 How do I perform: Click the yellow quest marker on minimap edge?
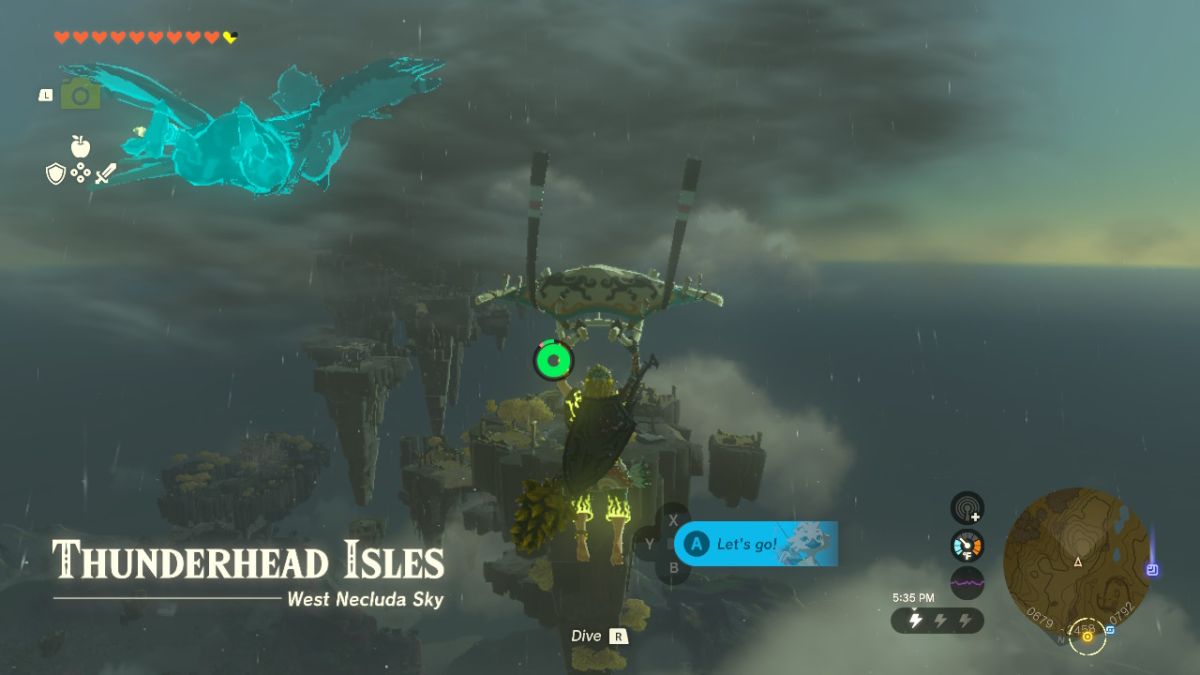pyautogui.click(x=1086, y=636)
